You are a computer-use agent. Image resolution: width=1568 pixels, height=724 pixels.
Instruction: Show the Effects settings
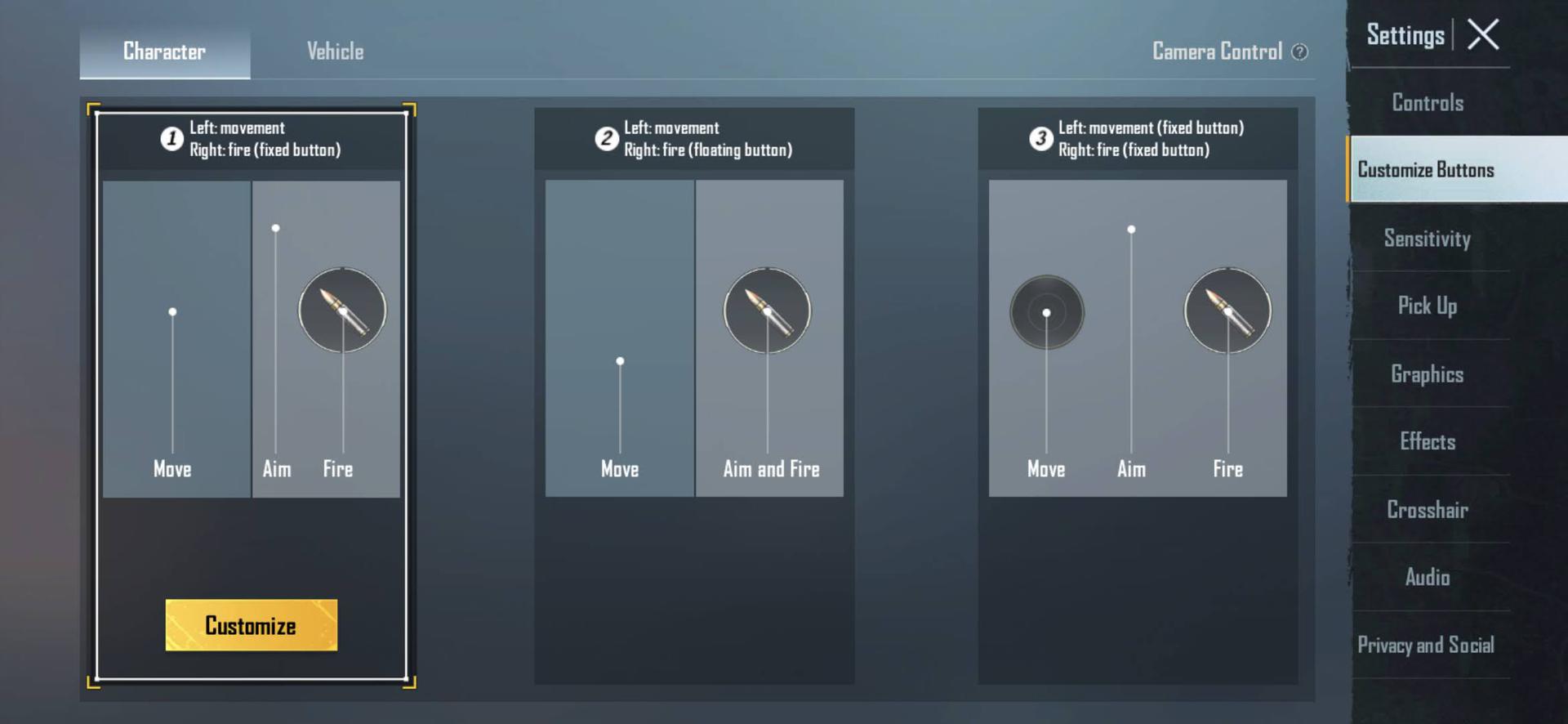1427,441
